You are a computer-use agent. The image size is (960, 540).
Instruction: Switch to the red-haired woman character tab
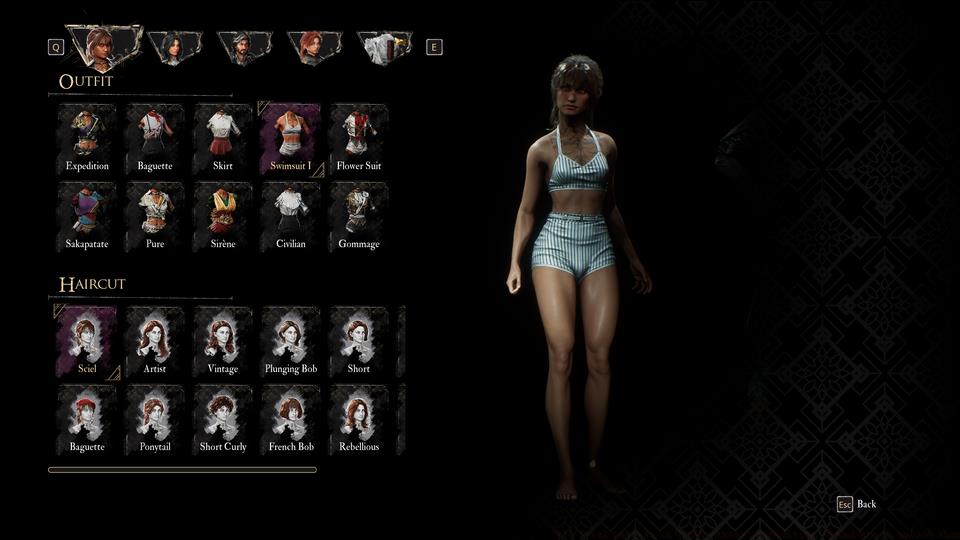click(x=314, y=46)
